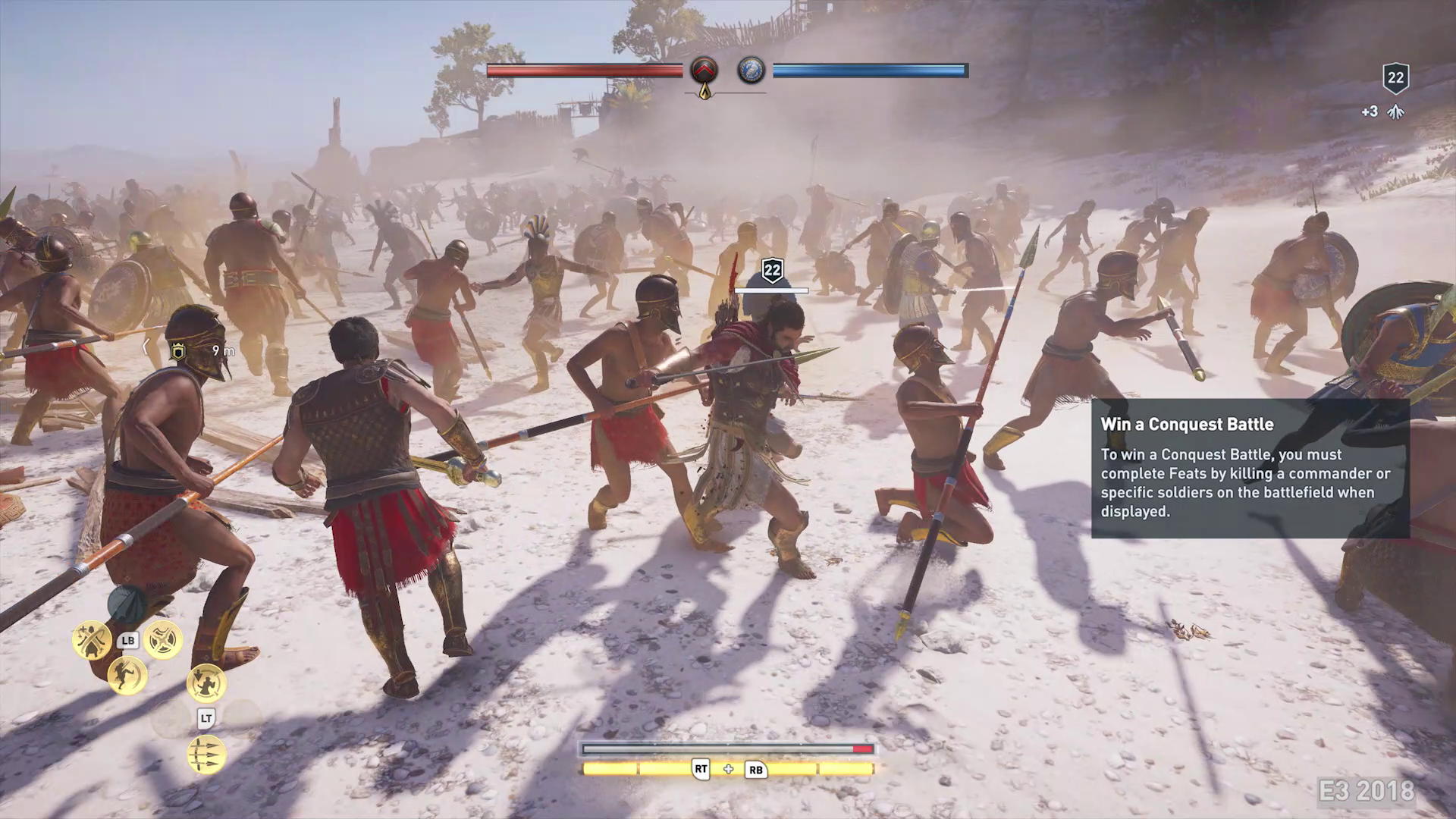1456x819 pixels.
Task: Open the Win a Conquest Battle tutorial panel
Action: tap(1250, 468)
